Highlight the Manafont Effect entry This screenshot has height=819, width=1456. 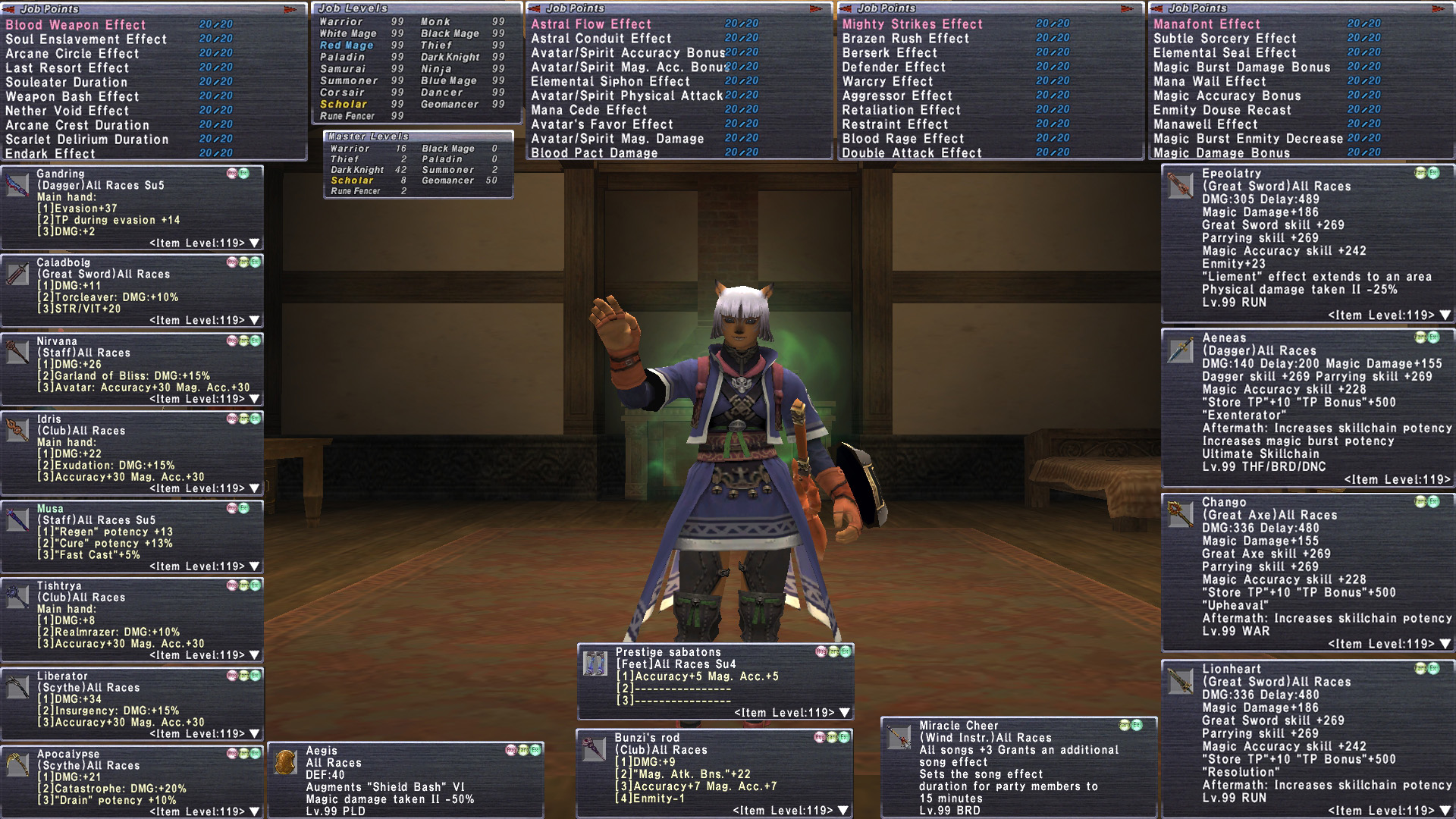coord(1207,24)
